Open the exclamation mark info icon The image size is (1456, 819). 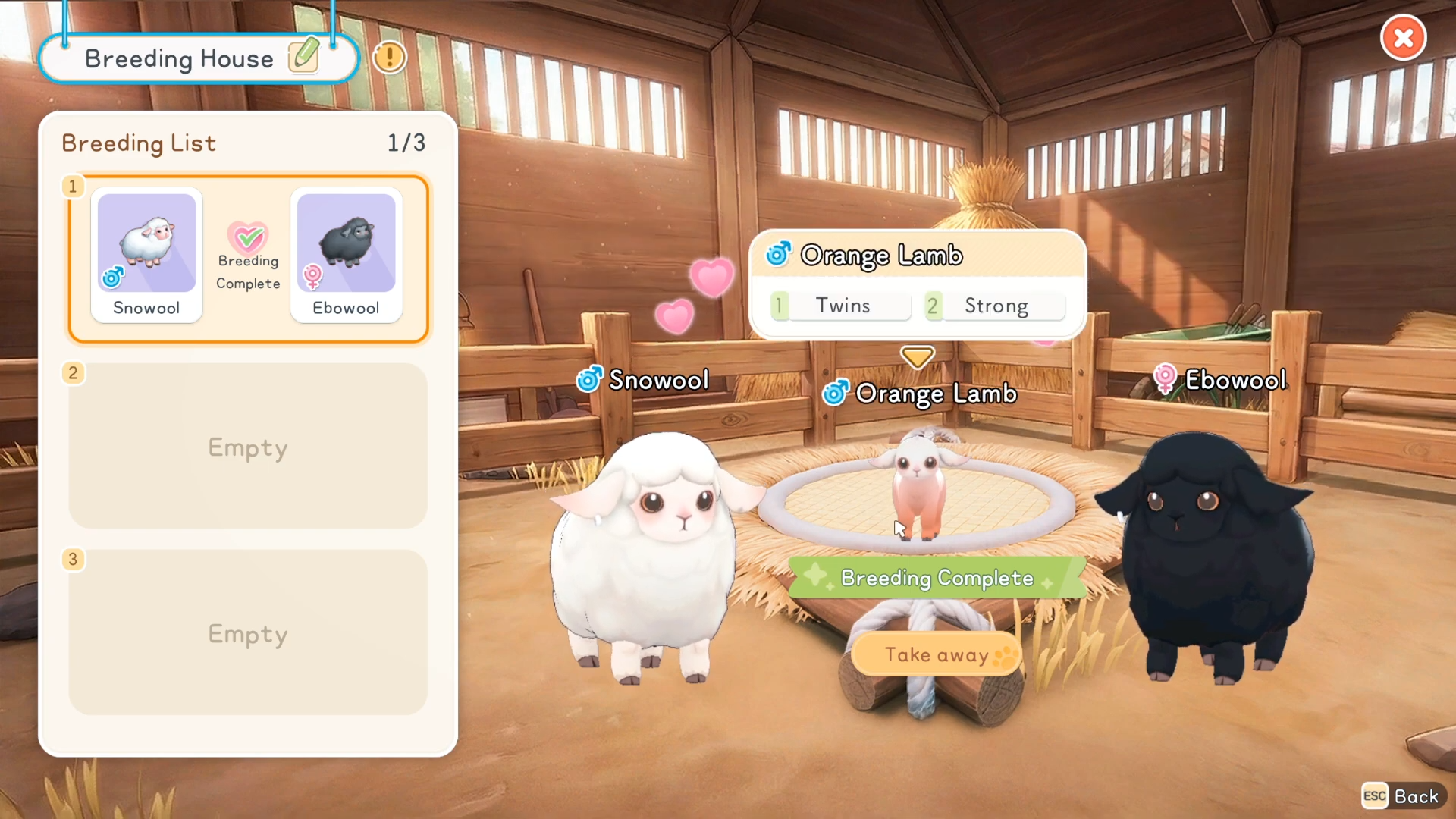pyautogui.click(x=390, y=57)
